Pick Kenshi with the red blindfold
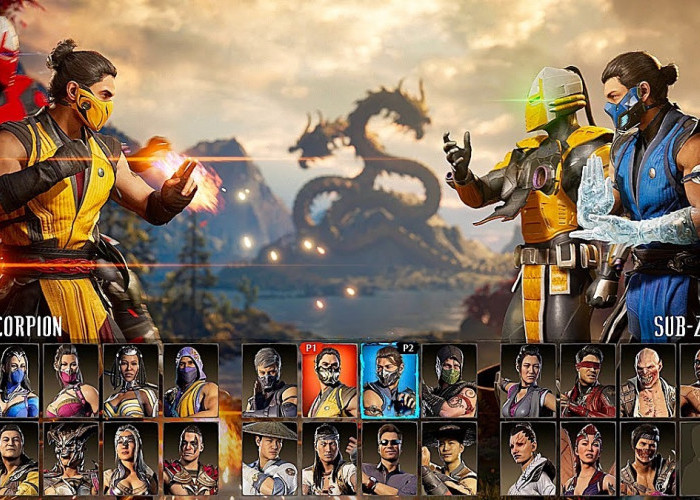700x500 pixels. pos(588,381)
